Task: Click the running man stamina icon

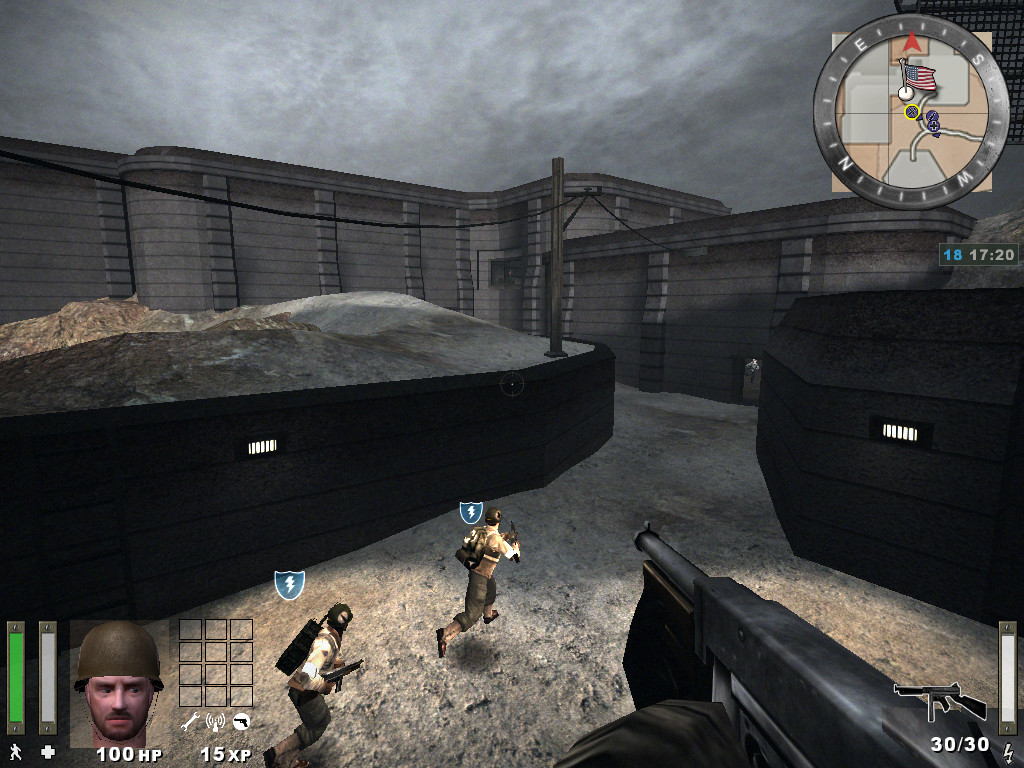Action: 15,750
